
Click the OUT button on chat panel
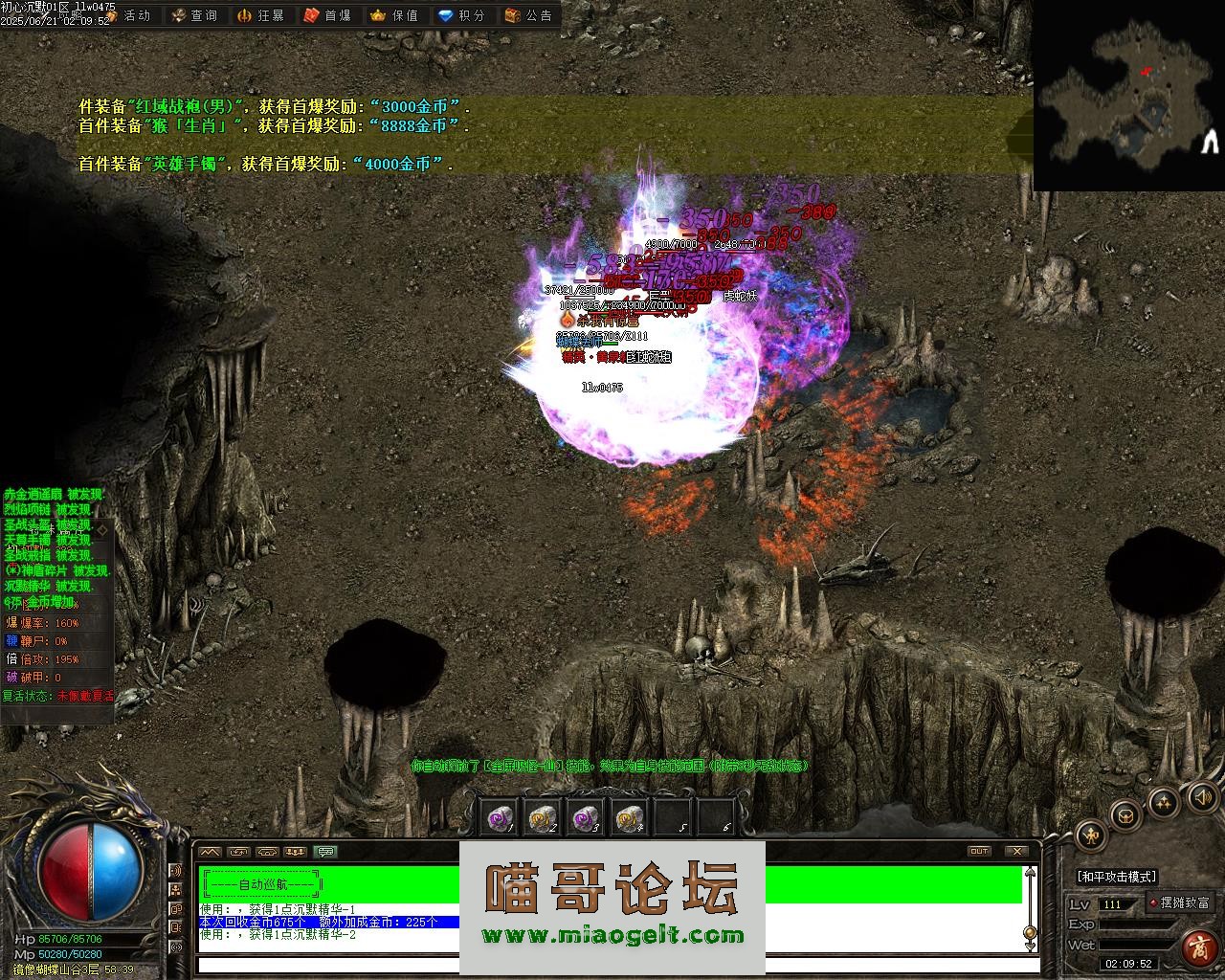coord(979,851)
